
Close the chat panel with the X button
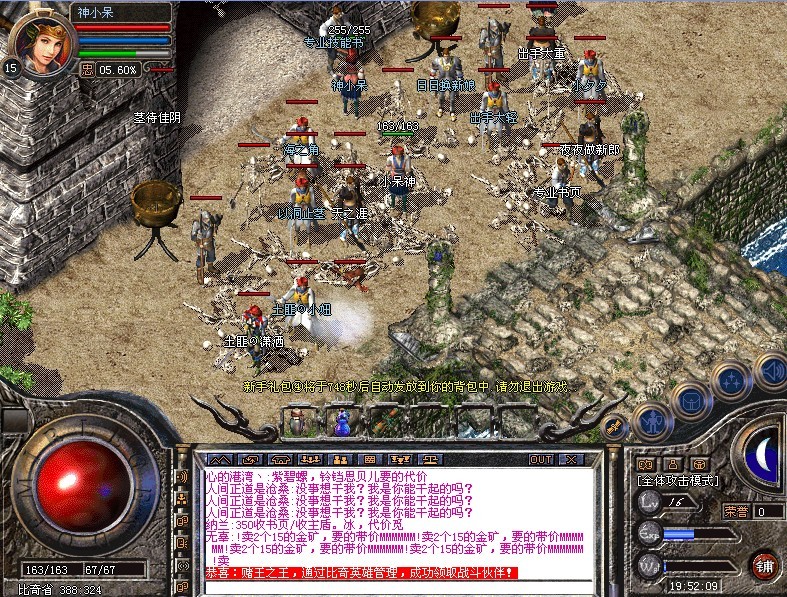pyautogui.click(x=571, y=460)
